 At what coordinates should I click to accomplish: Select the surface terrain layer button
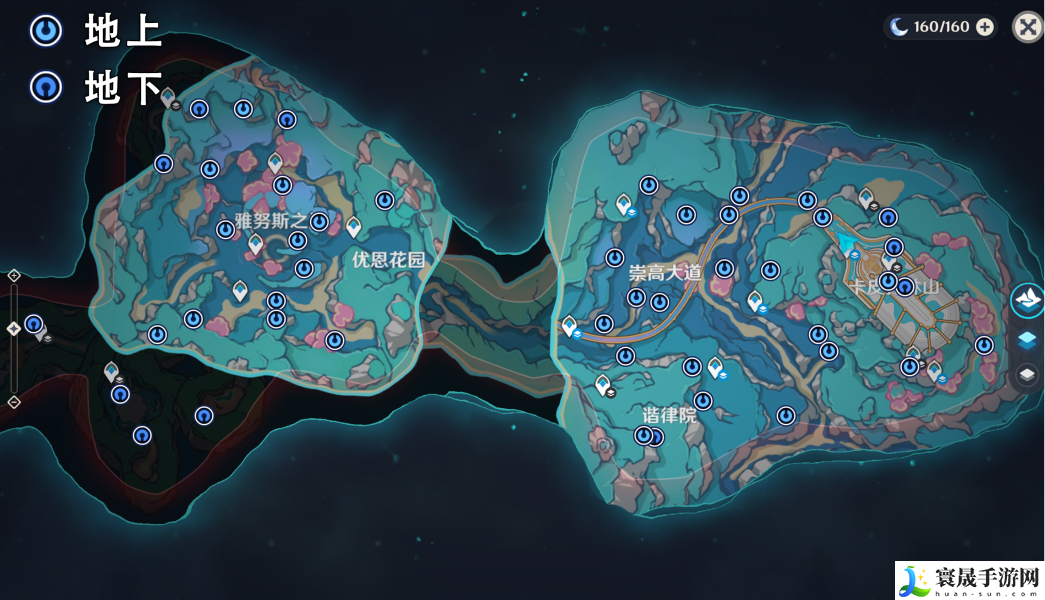coord(1027,299)
